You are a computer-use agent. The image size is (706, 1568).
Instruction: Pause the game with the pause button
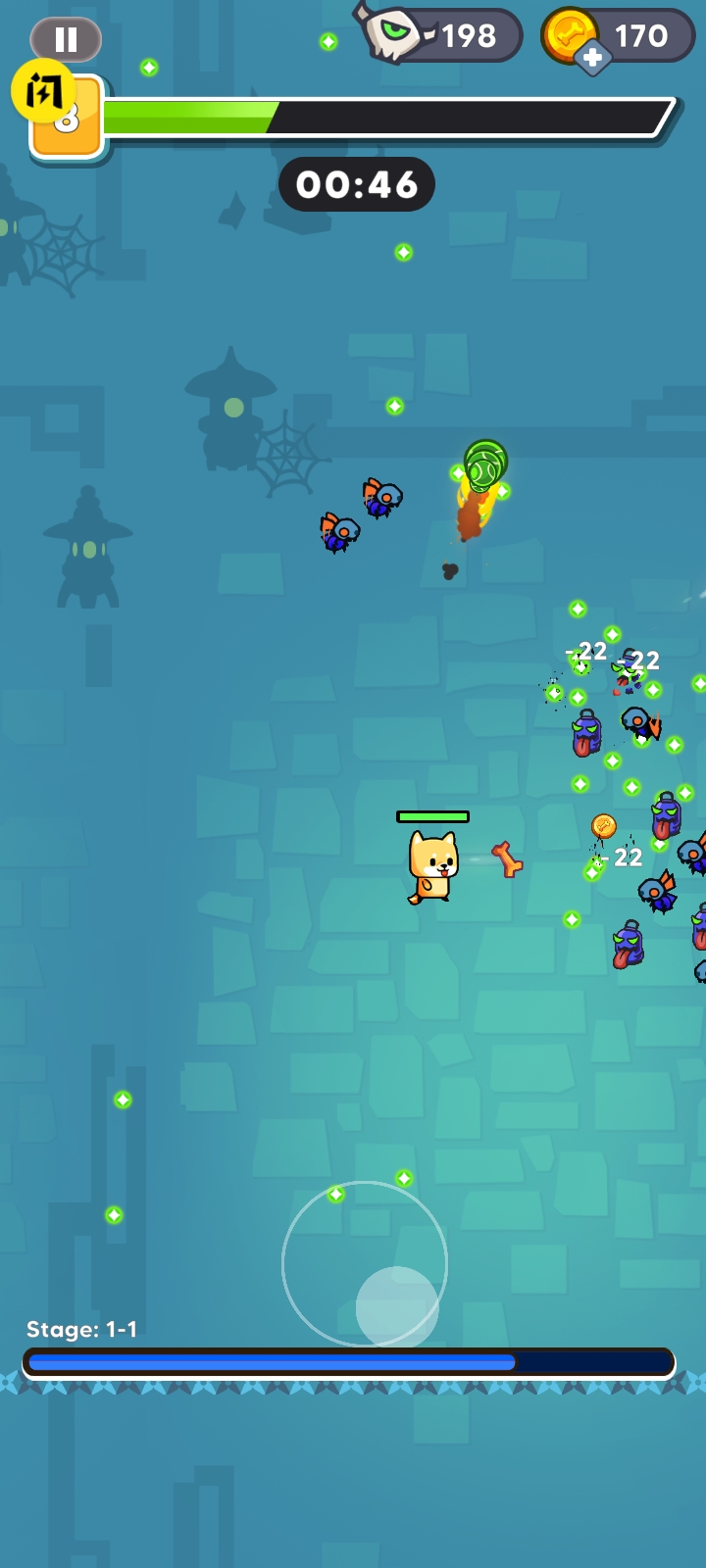click(x=66, y=40)
